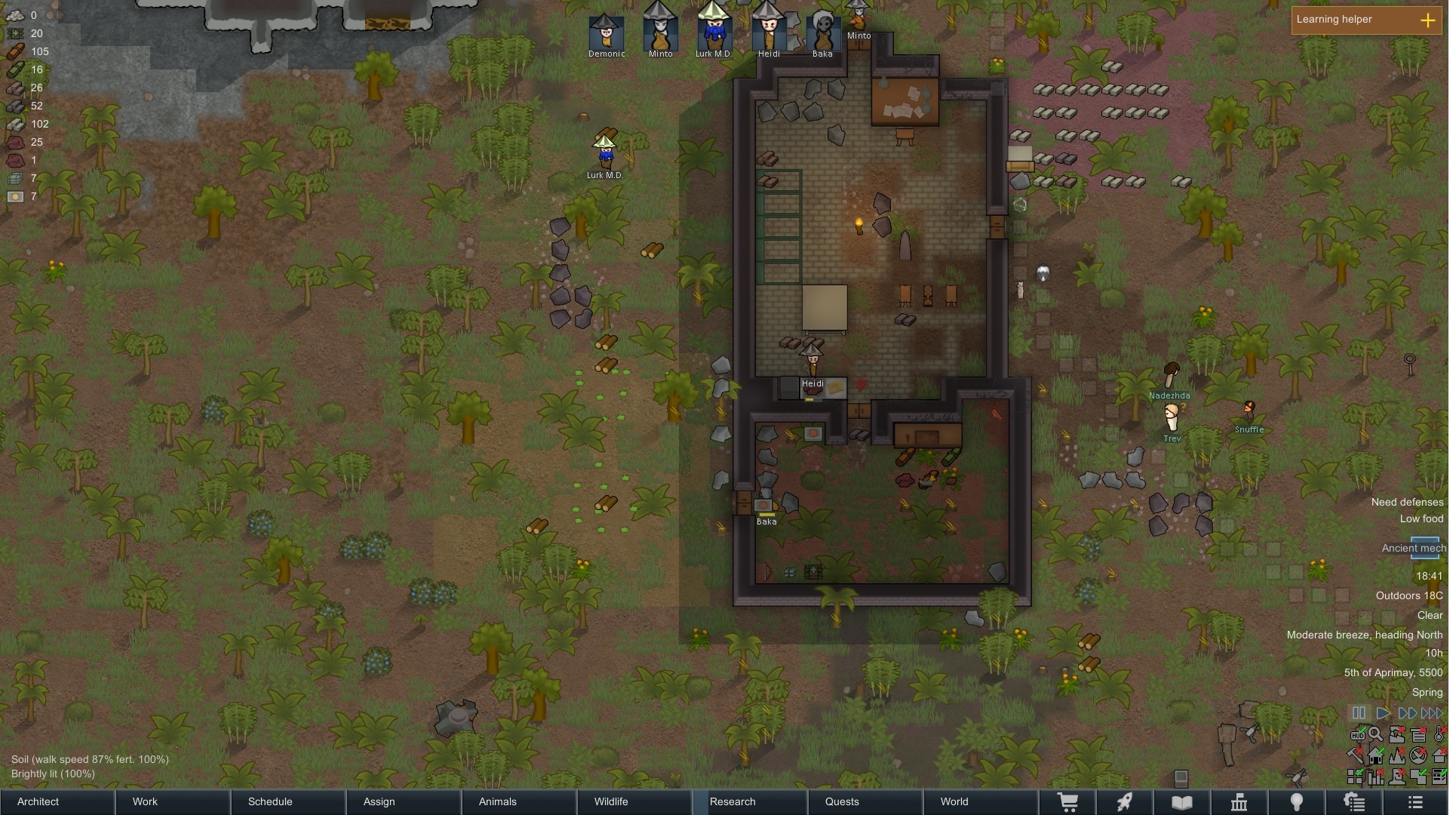Set game to triple fast-forward speed
Screen dimensions: 1456x815
tap(1432, 713)
